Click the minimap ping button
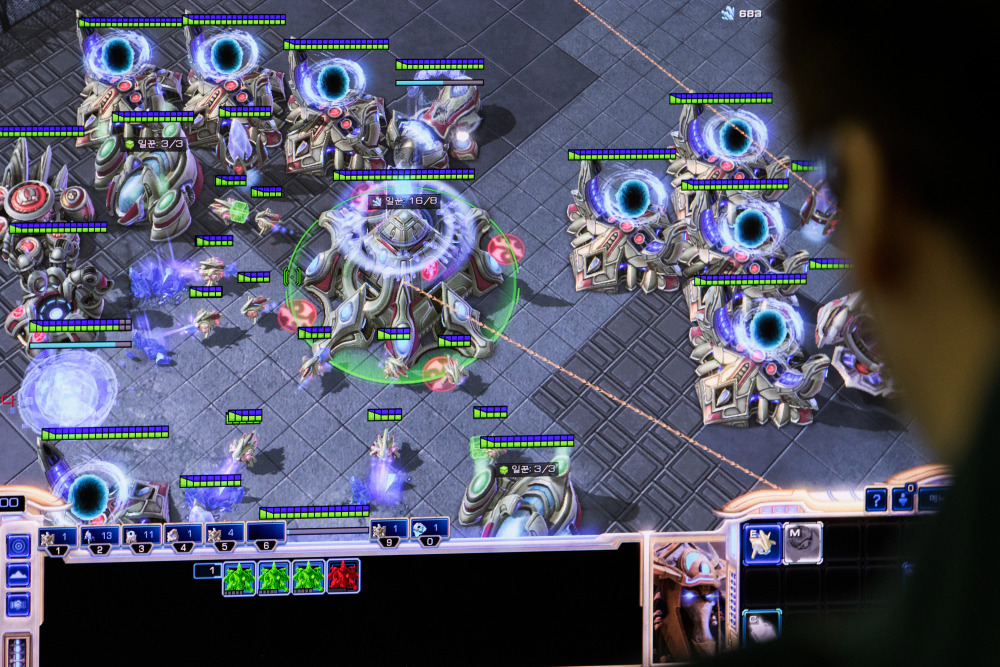 pyautogui.click(x=18, y=546)
